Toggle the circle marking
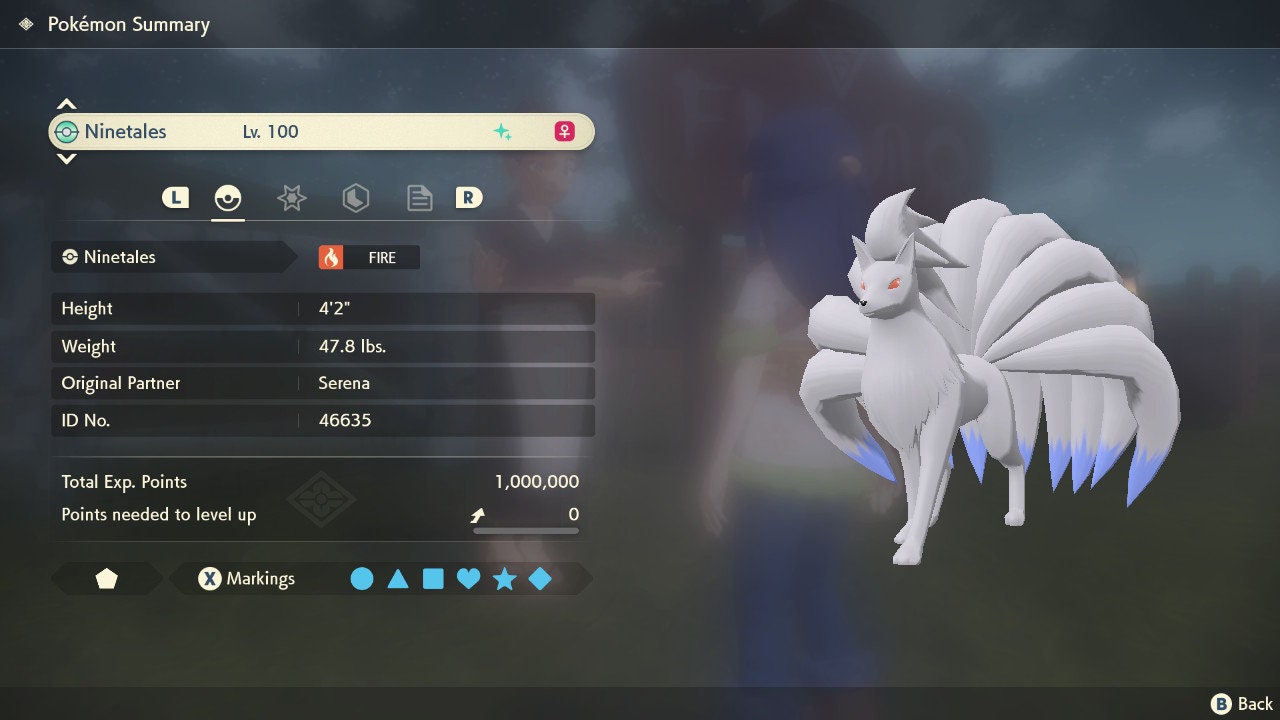The height and width of the screenshot is (720, 1280). (x=362, y=579)
